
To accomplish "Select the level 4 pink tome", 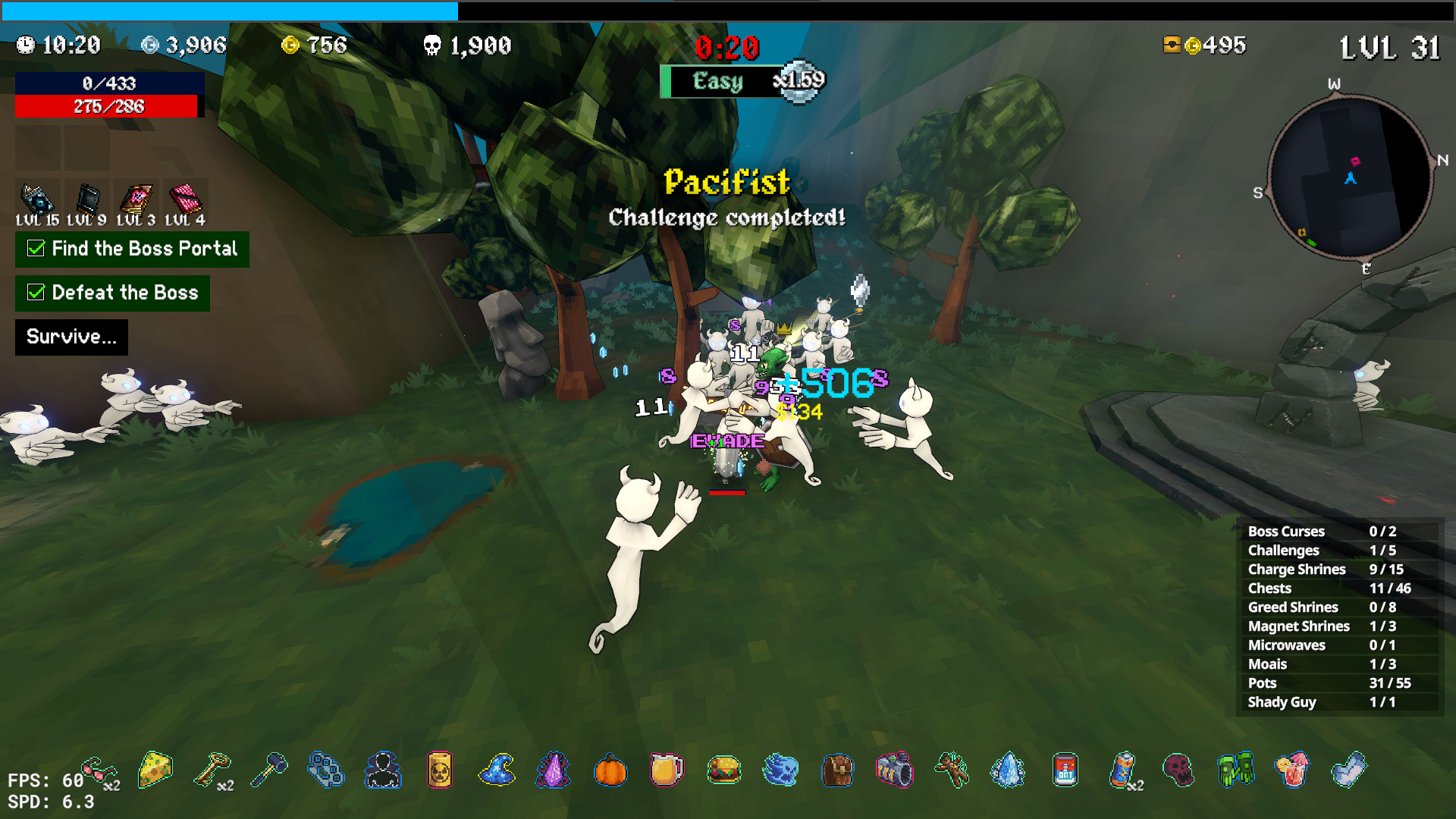I will coord(185,199).
